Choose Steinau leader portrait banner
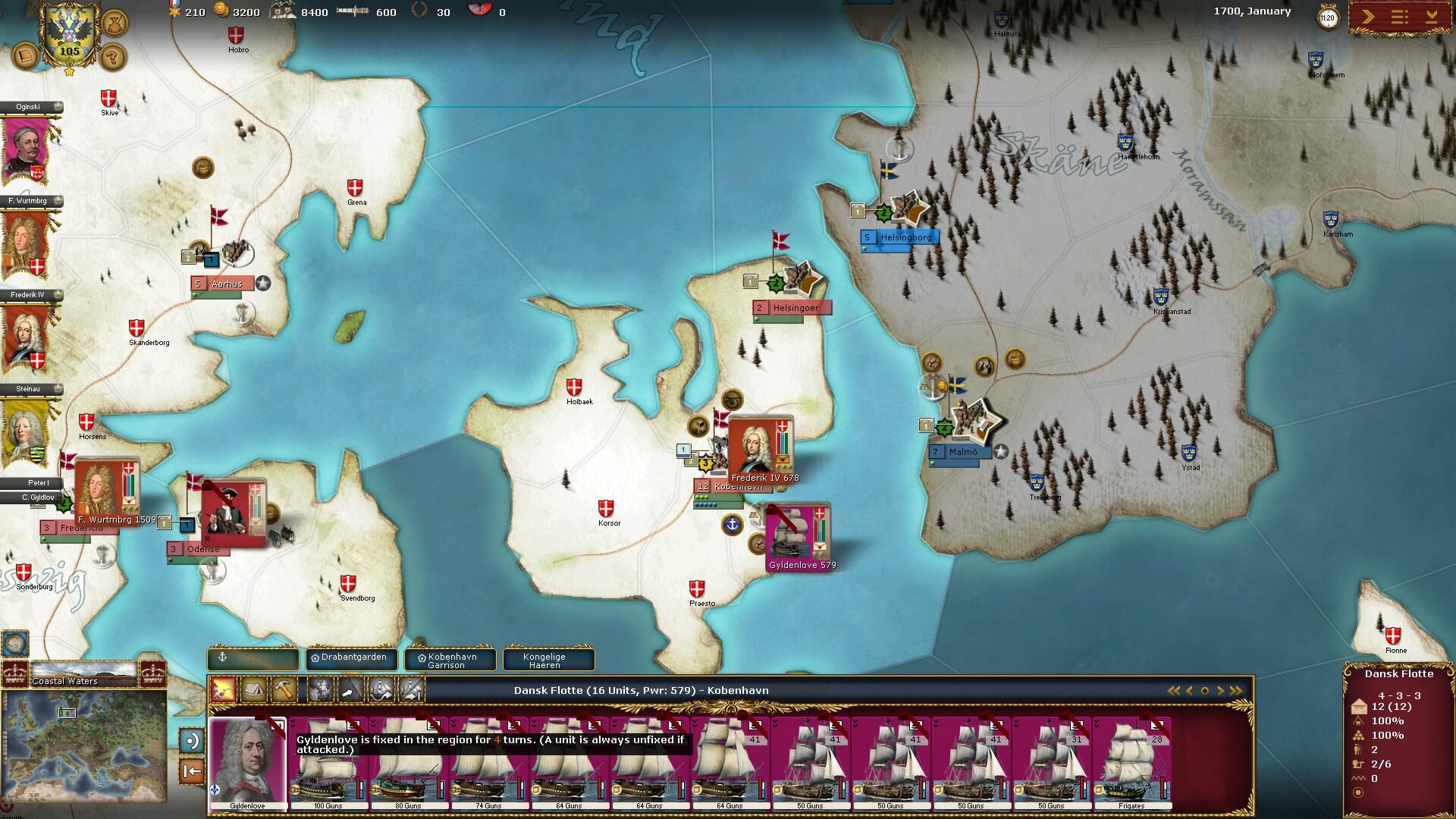The image size is (1456, 819). [x=27, y=430]
